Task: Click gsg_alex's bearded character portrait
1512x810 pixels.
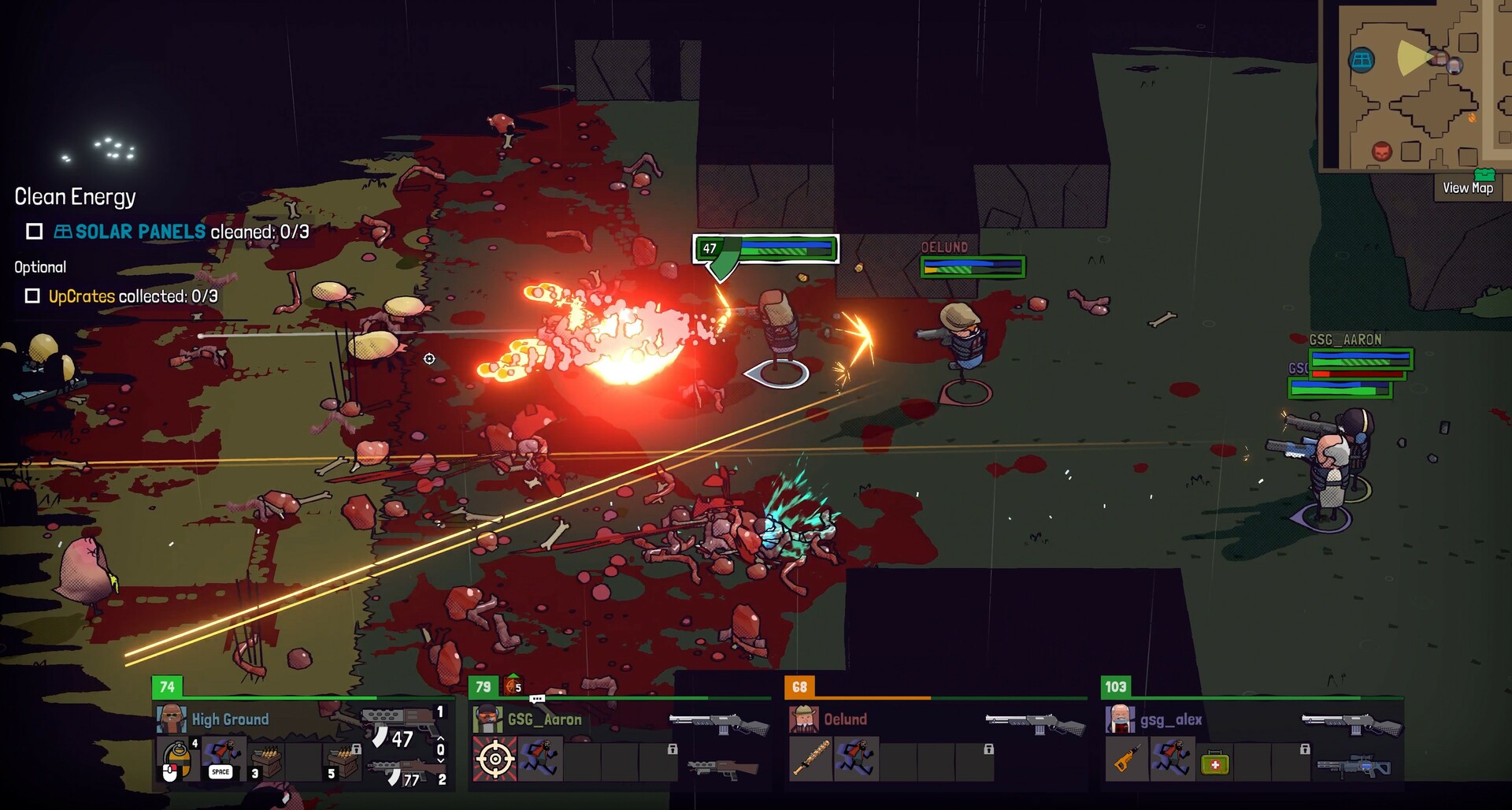Action: point(1120,719)
